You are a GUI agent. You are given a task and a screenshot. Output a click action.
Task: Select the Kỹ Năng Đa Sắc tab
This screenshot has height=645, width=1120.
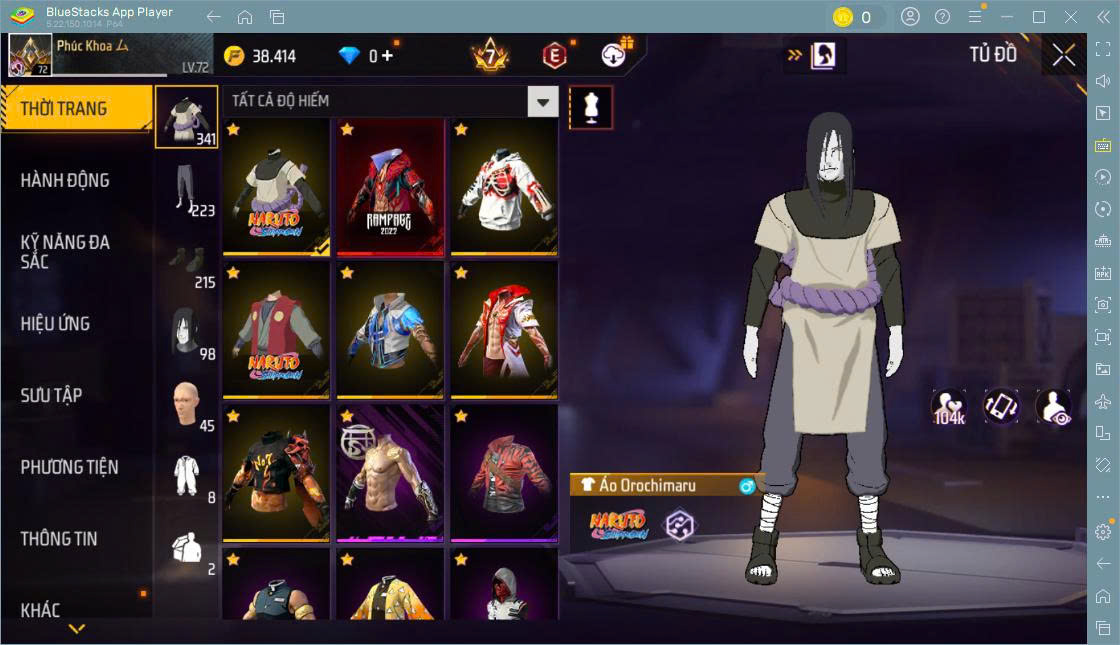point(65,251)
